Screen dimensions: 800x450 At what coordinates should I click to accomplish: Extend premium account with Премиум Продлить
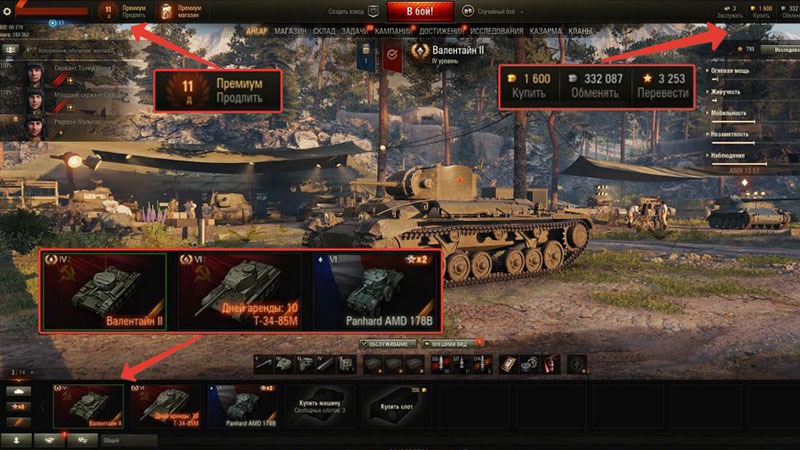[123, 11]
